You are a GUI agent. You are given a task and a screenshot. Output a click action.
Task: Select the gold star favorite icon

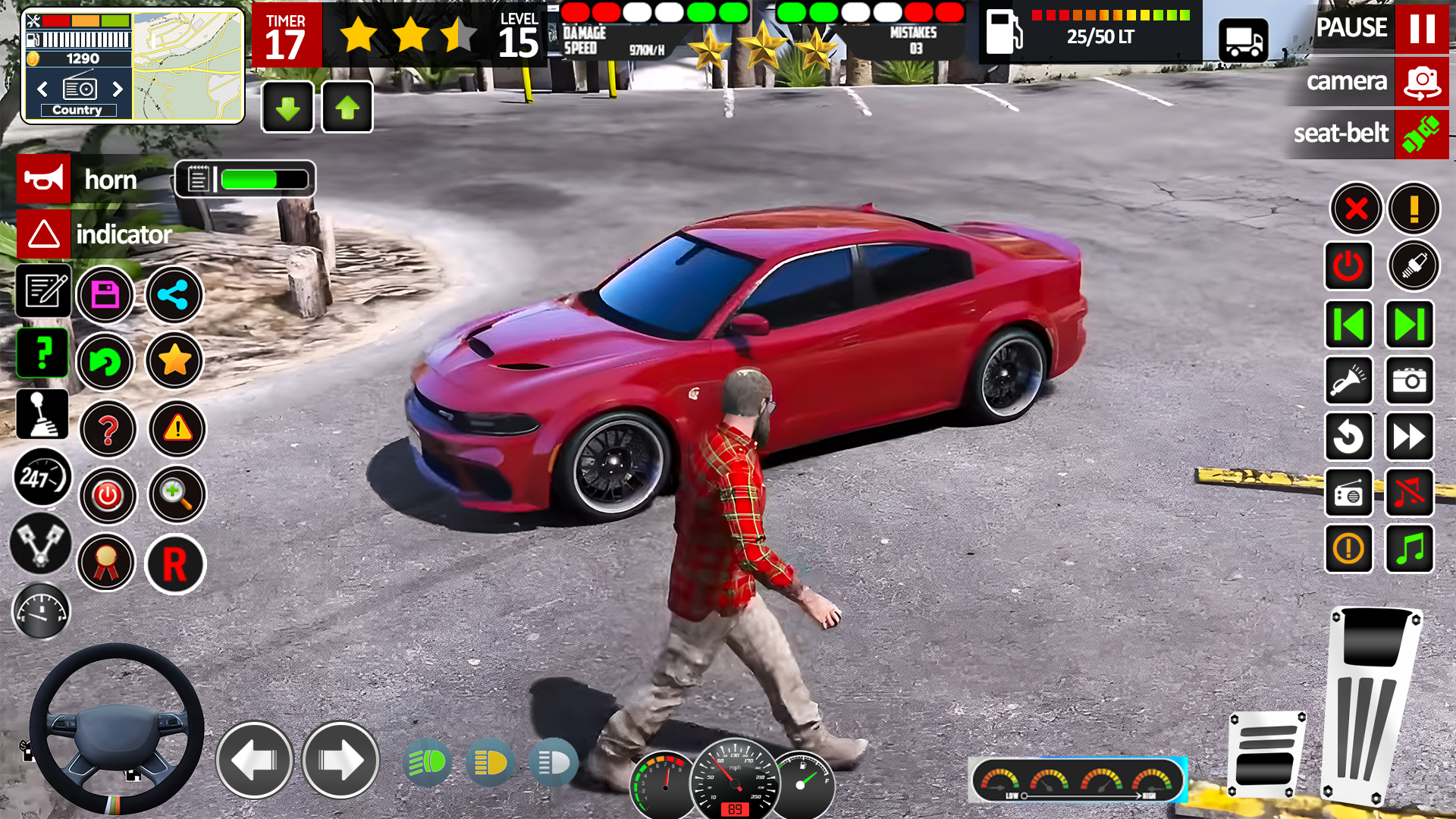point(174,362)
